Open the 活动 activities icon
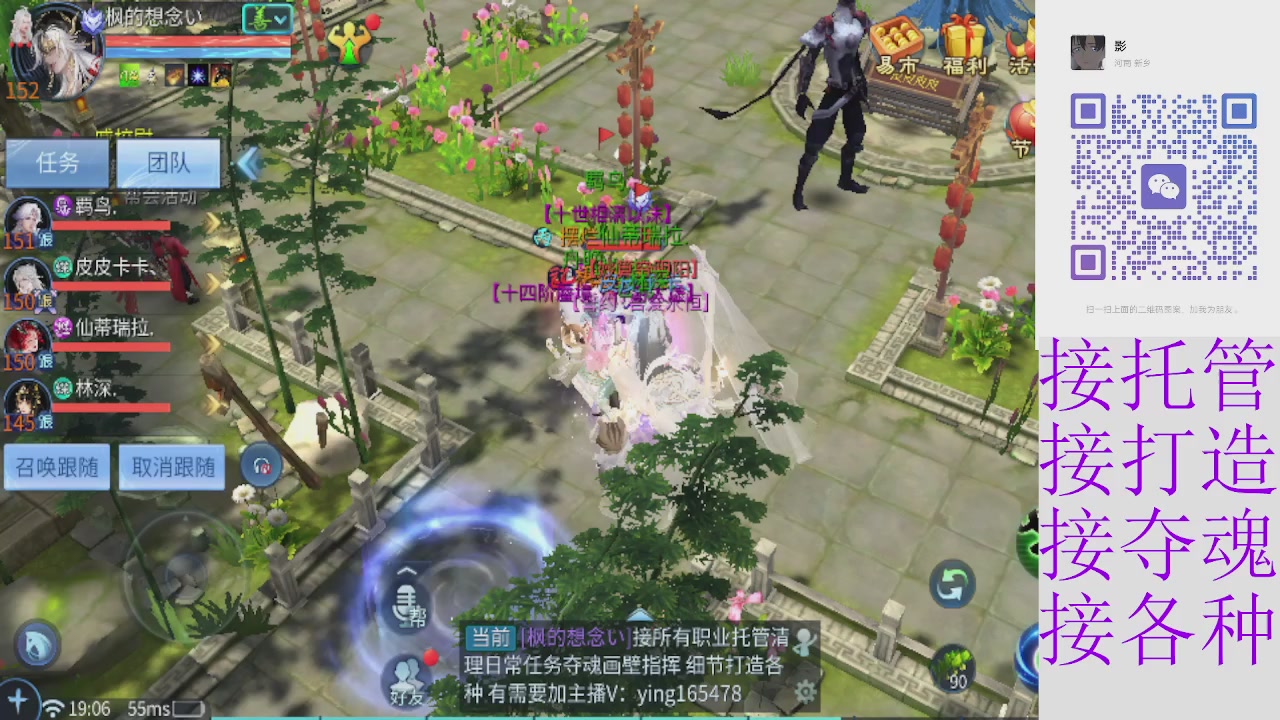Viewport: 1280px width, 720px height. [x=1018, y=45]
